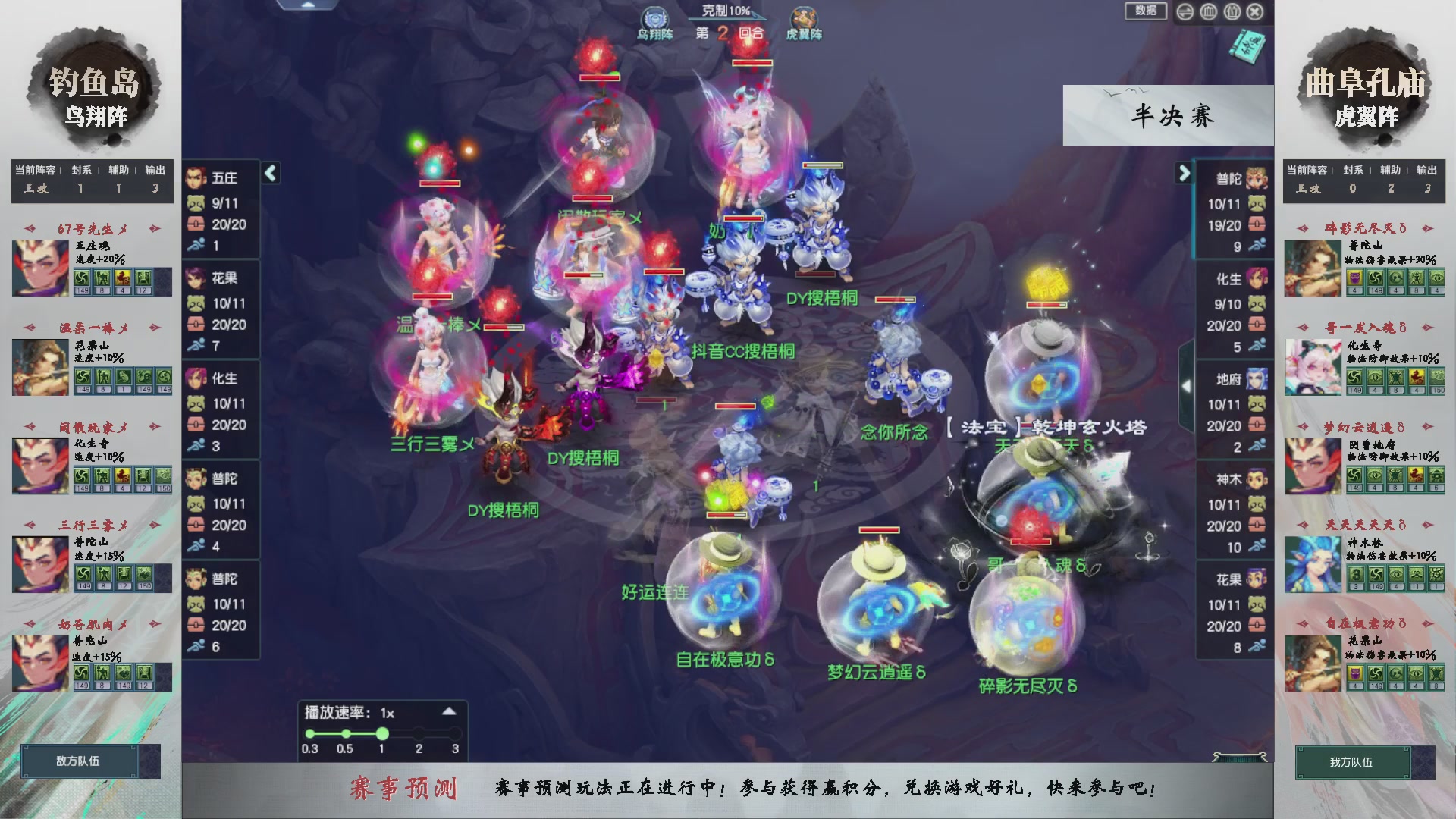The image size is (1456, 819).
Task: Click the 赛事预测 event prediction text
Action: [406, 787]
